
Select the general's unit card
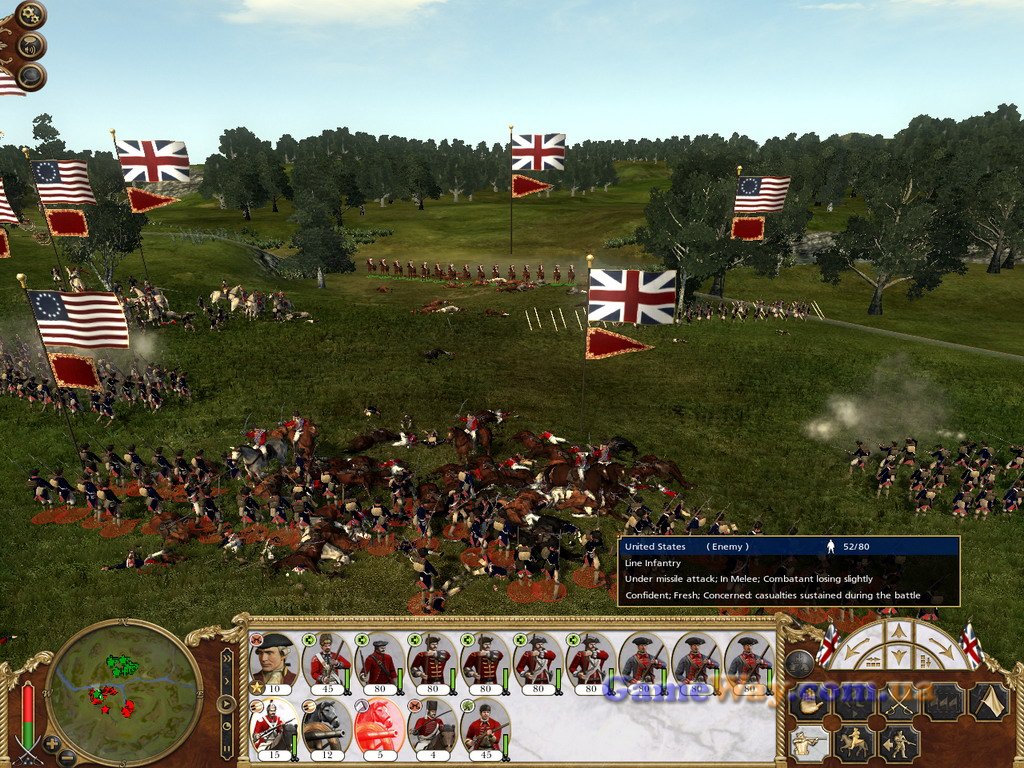pos(273,661)
